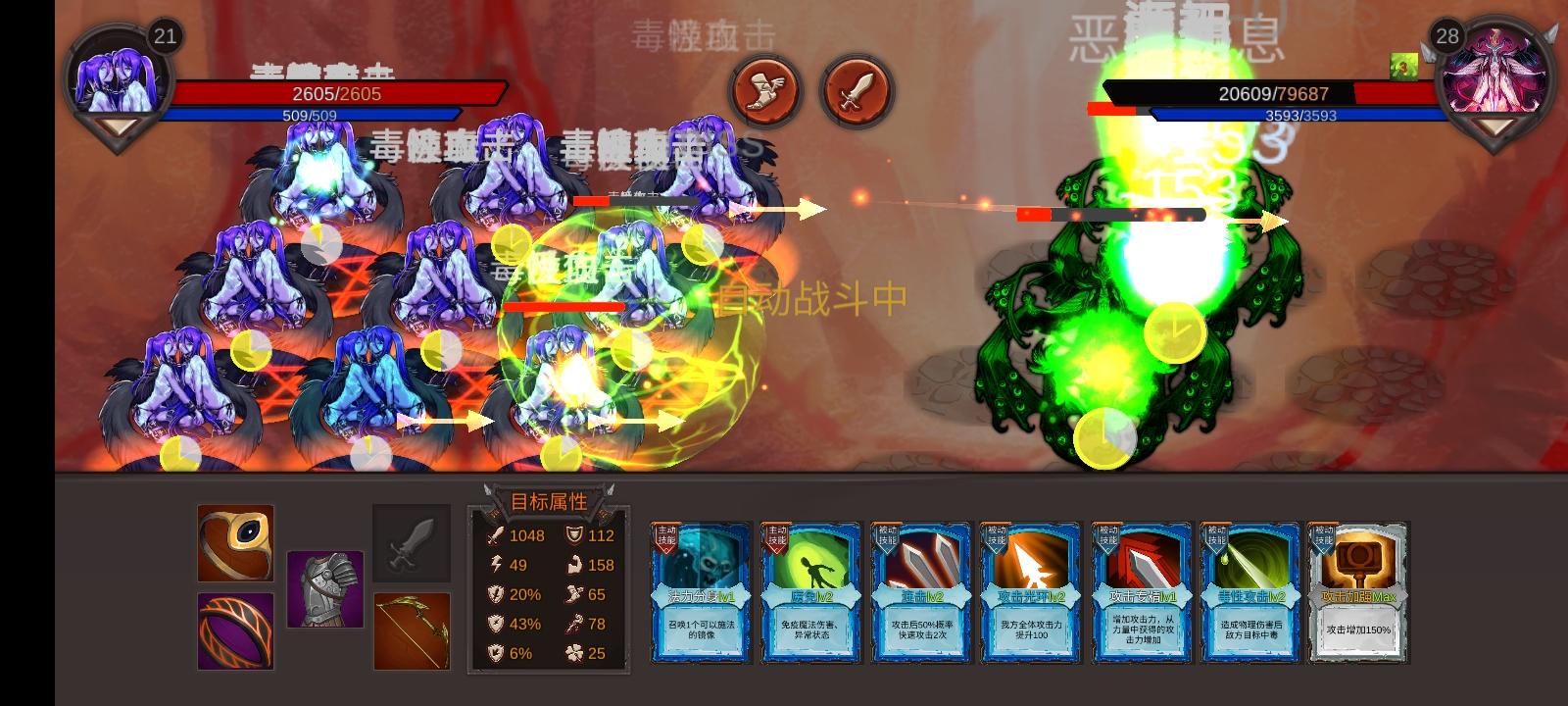Select the silver armor chestplate item
The image size is (1568, 706).
[323, 588]
